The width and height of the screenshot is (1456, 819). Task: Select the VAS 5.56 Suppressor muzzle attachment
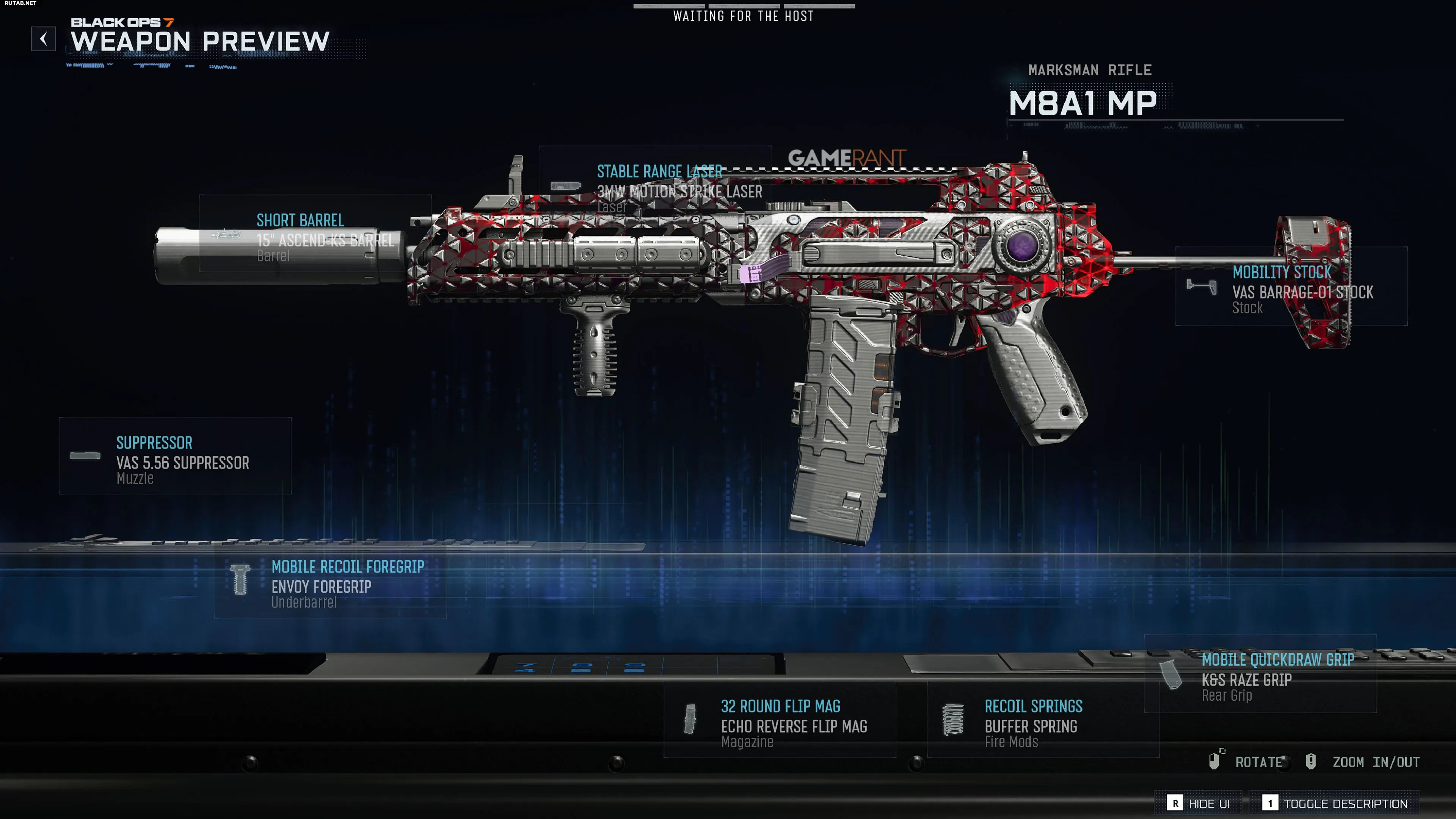coord(175,456)
